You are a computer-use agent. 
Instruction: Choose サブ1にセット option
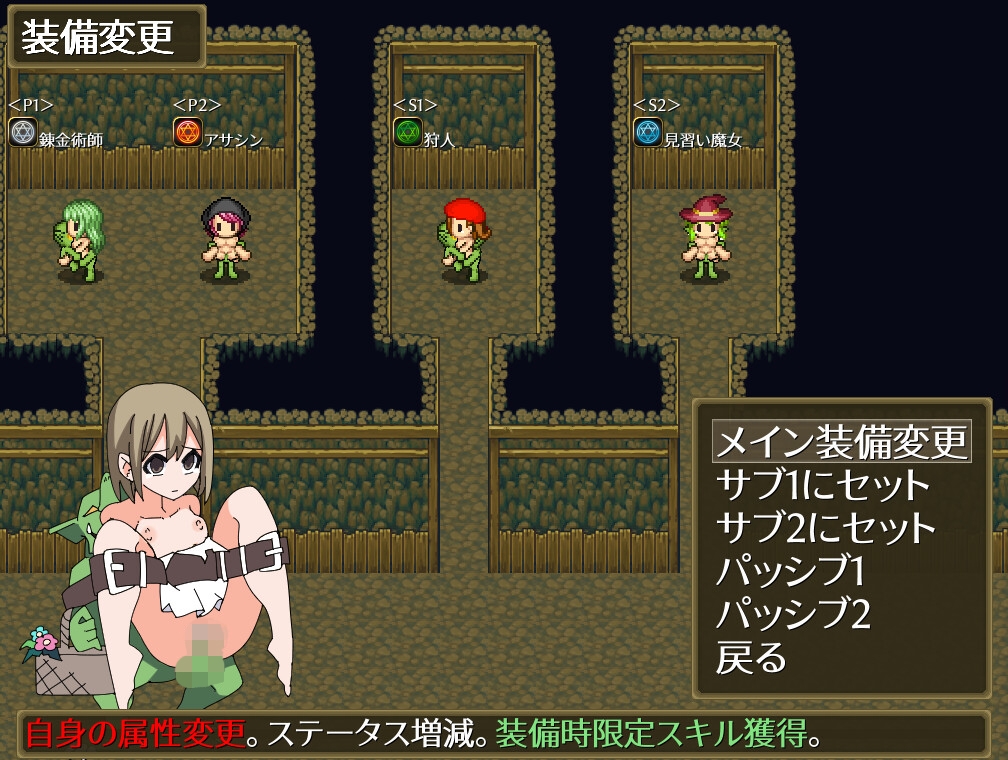point(823,485)
